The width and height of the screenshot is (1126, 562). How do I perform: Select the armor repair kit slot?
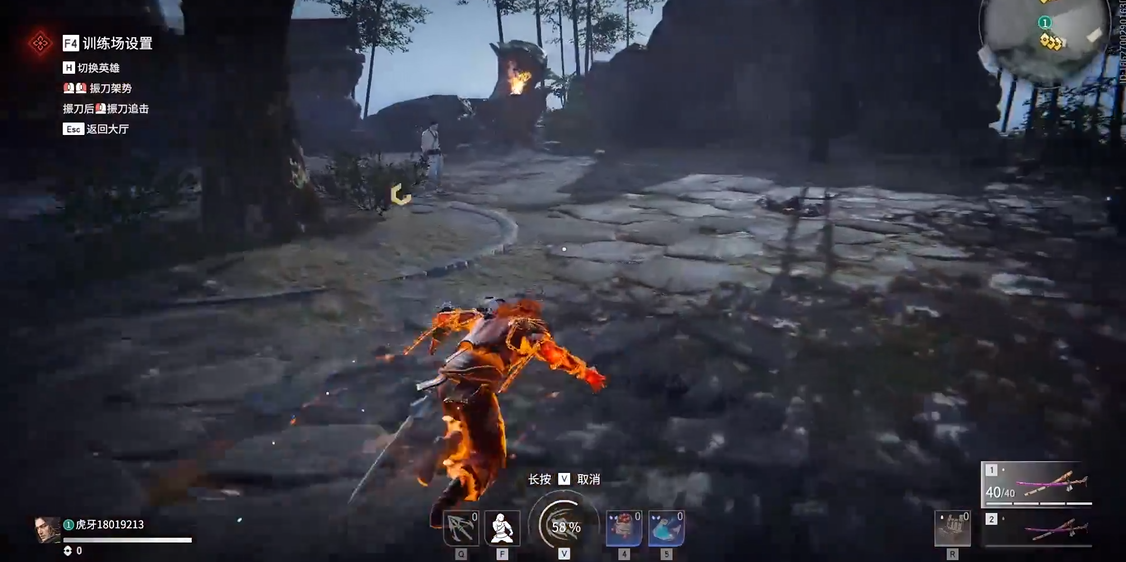coord(952,528)
